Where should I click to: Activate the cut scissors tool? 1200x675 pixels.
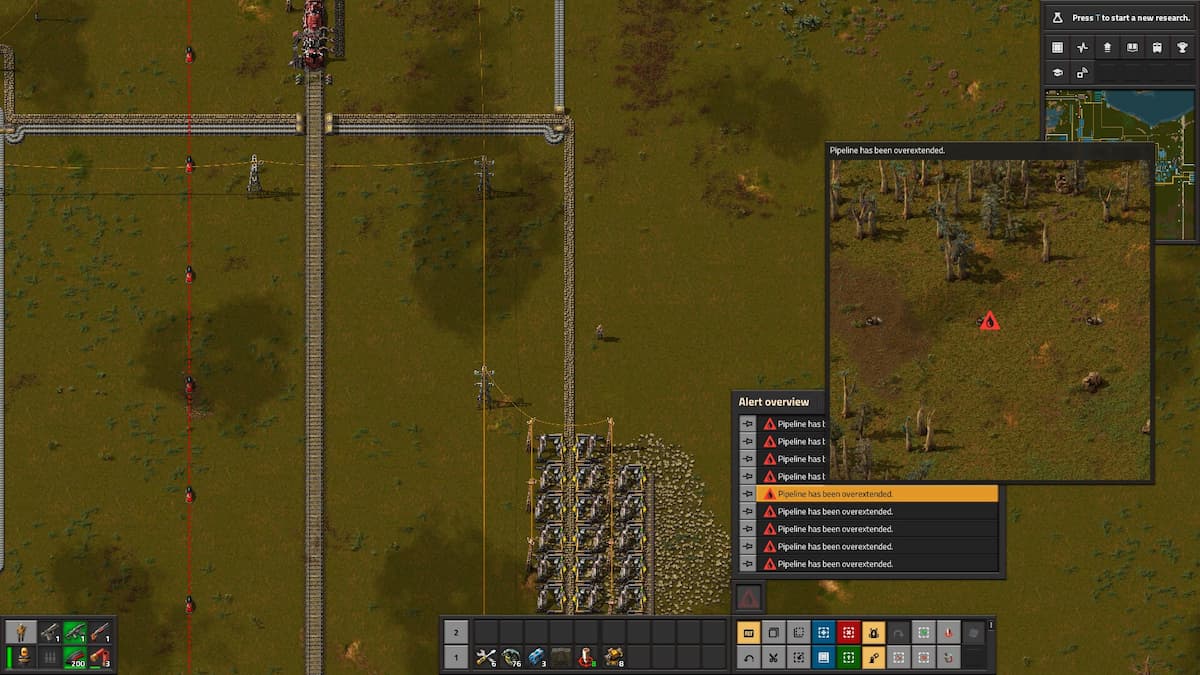click(773, 658)
